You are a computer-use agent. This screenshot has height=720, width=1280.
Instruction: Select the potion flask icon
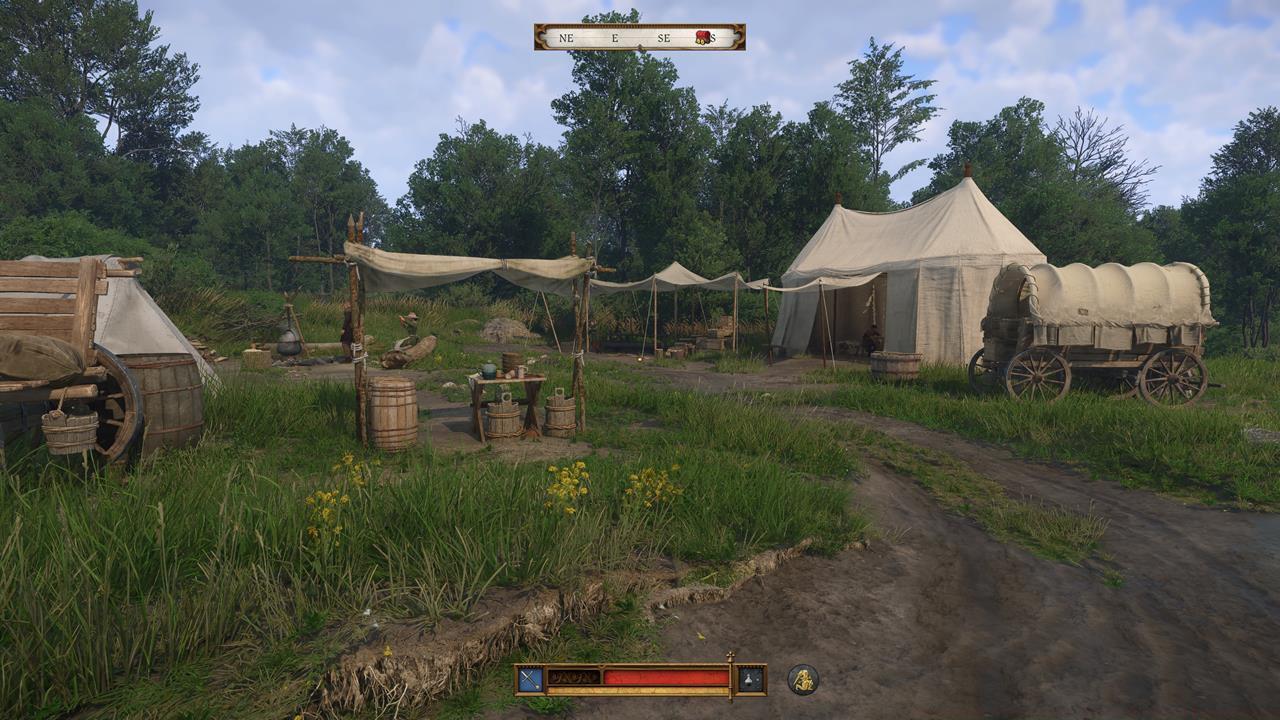pos(751,680)
